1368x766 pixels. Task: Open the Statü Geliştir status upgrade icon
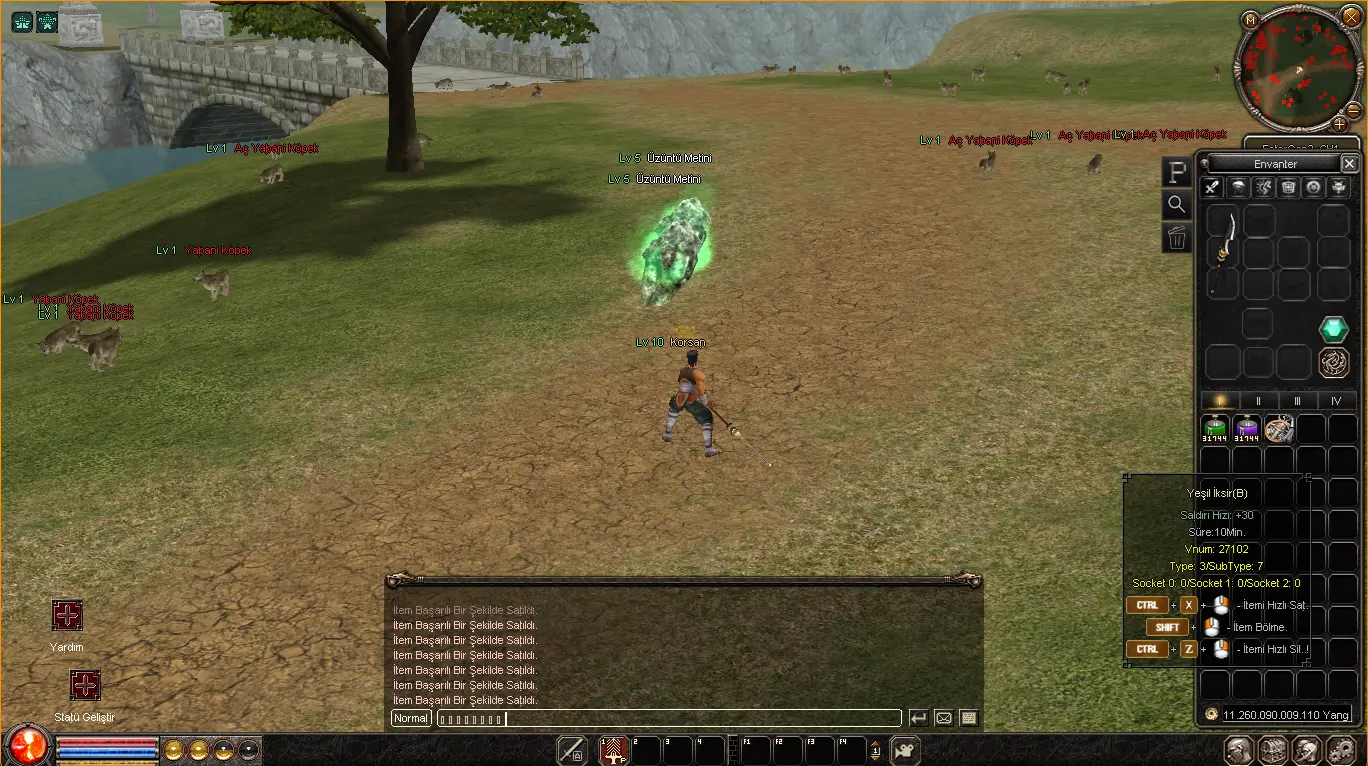[x=85, y=686]
